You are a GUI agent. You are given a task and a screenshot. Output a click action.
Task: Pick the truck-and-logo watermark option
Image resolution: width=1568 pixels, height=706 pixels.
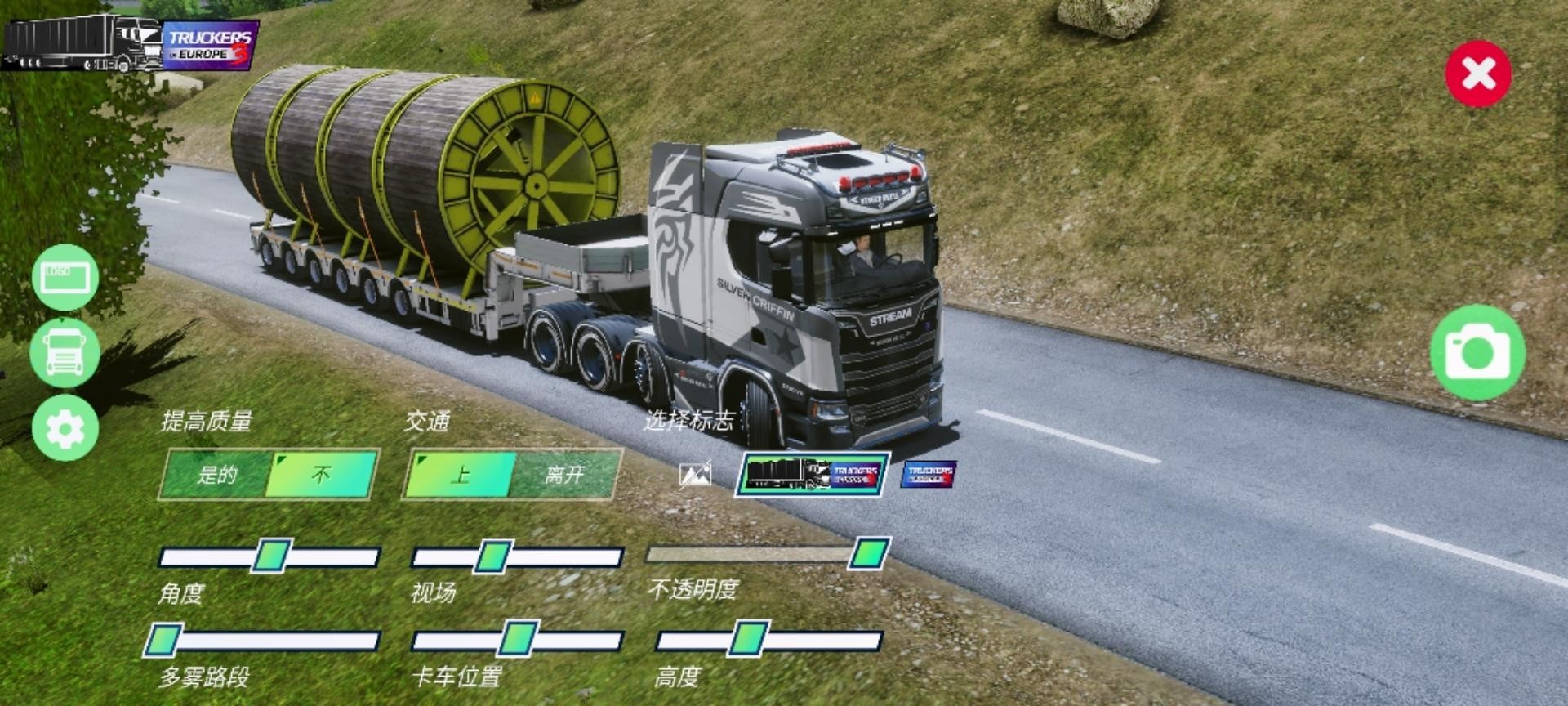[813, 475]
